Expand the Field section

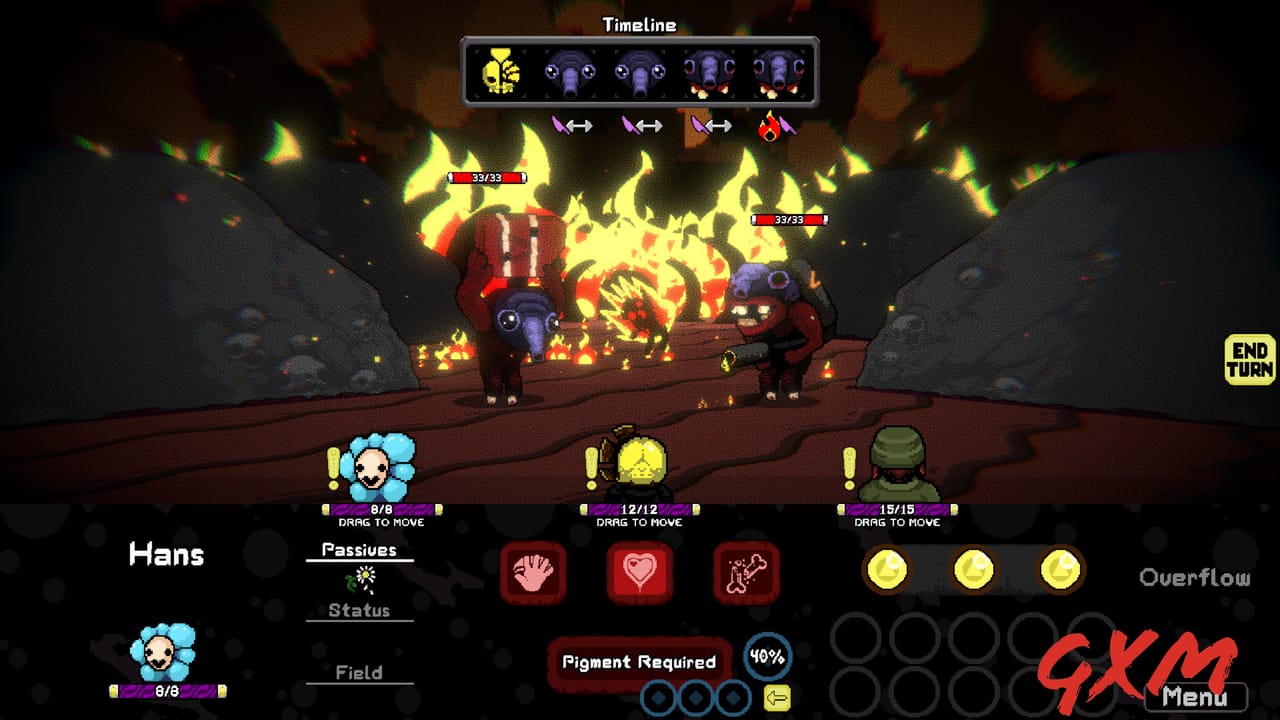tap(358, 672)
